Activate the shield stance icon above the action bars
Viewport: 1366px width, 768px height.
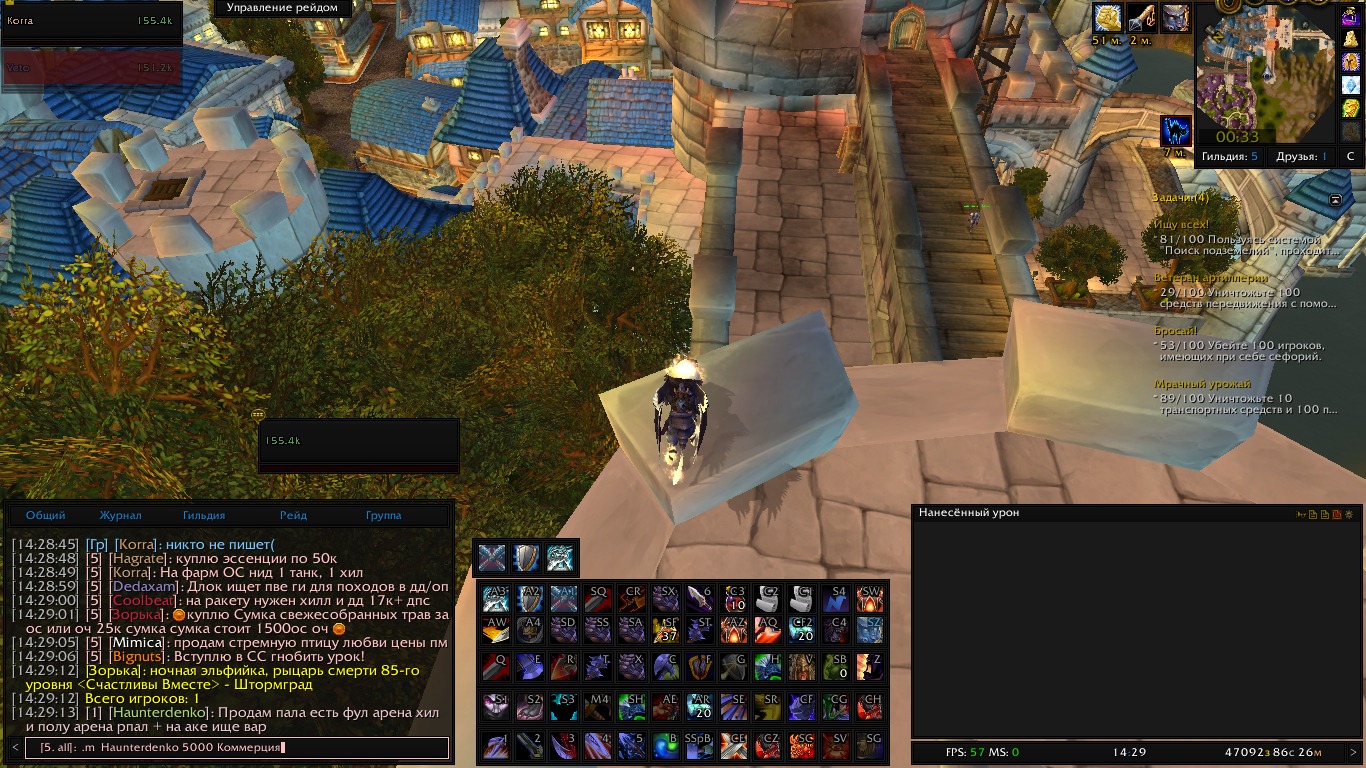tap(525, 558)
